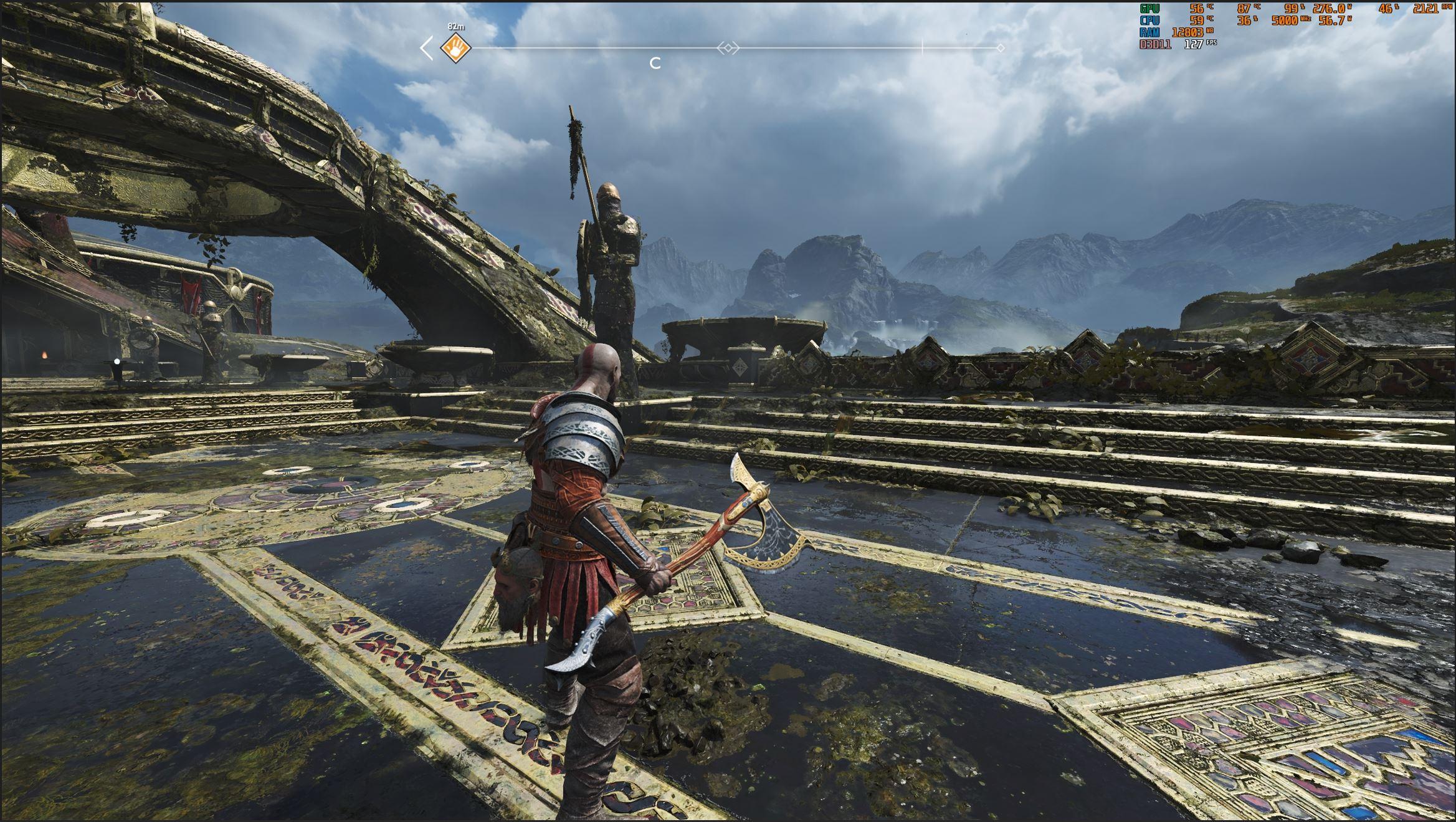Click the left chevron beside the hand marker

427,48
